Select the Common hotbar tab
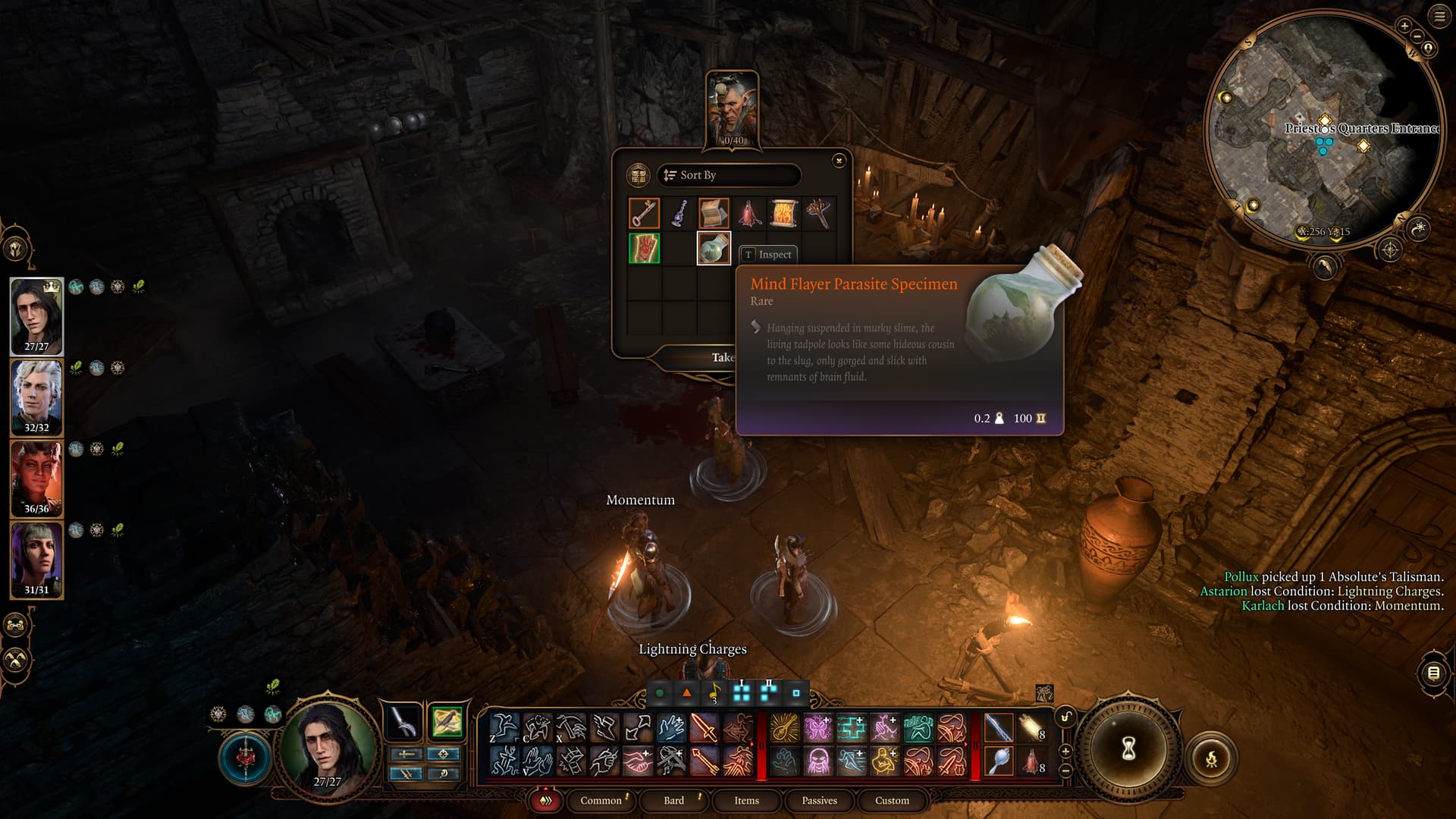The height and width of the screenshot is (819, 1456). [x=601, y=800]
